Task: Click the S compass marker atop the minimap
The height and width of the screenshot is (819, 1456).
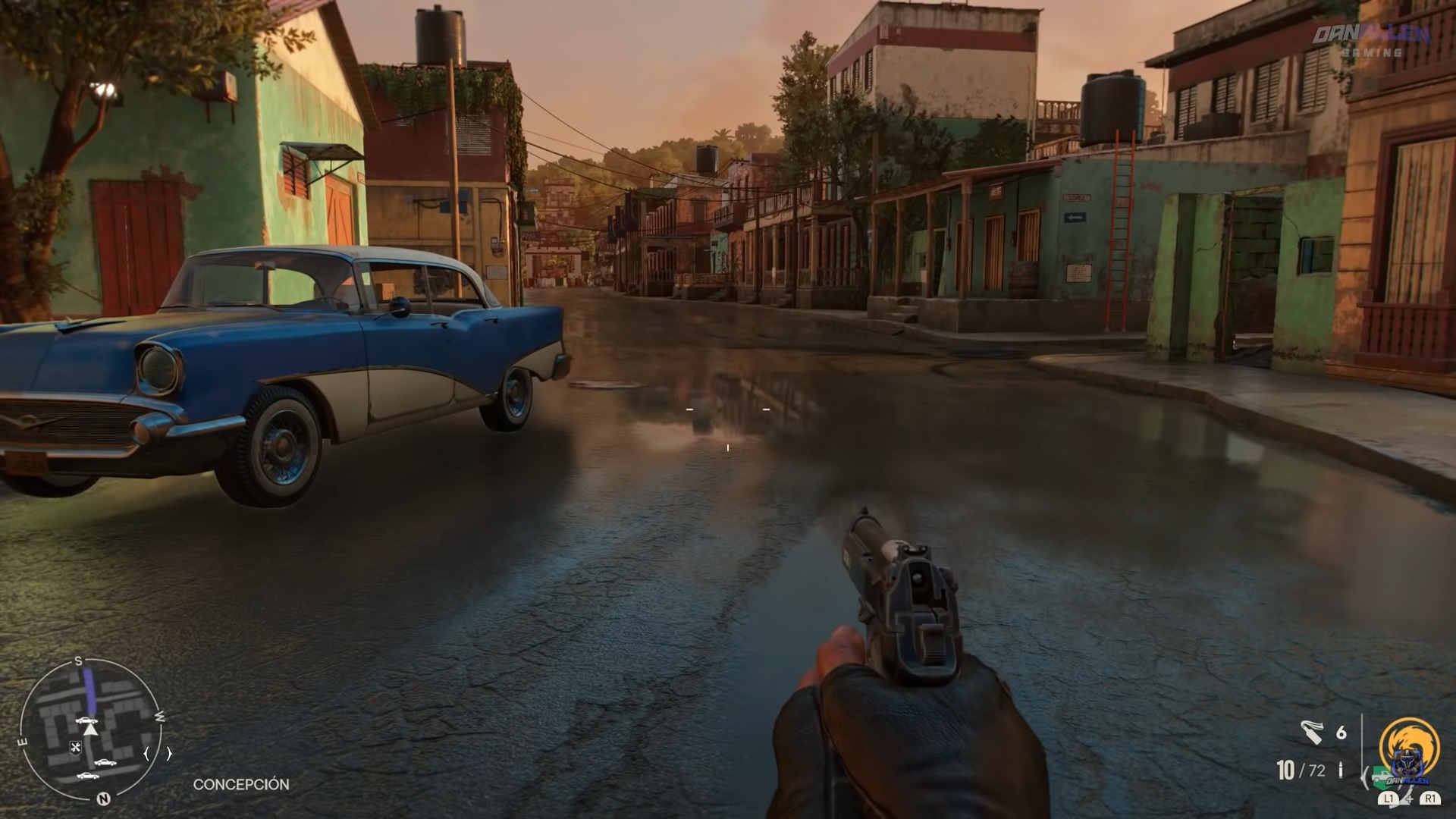Action: point(78,660)
